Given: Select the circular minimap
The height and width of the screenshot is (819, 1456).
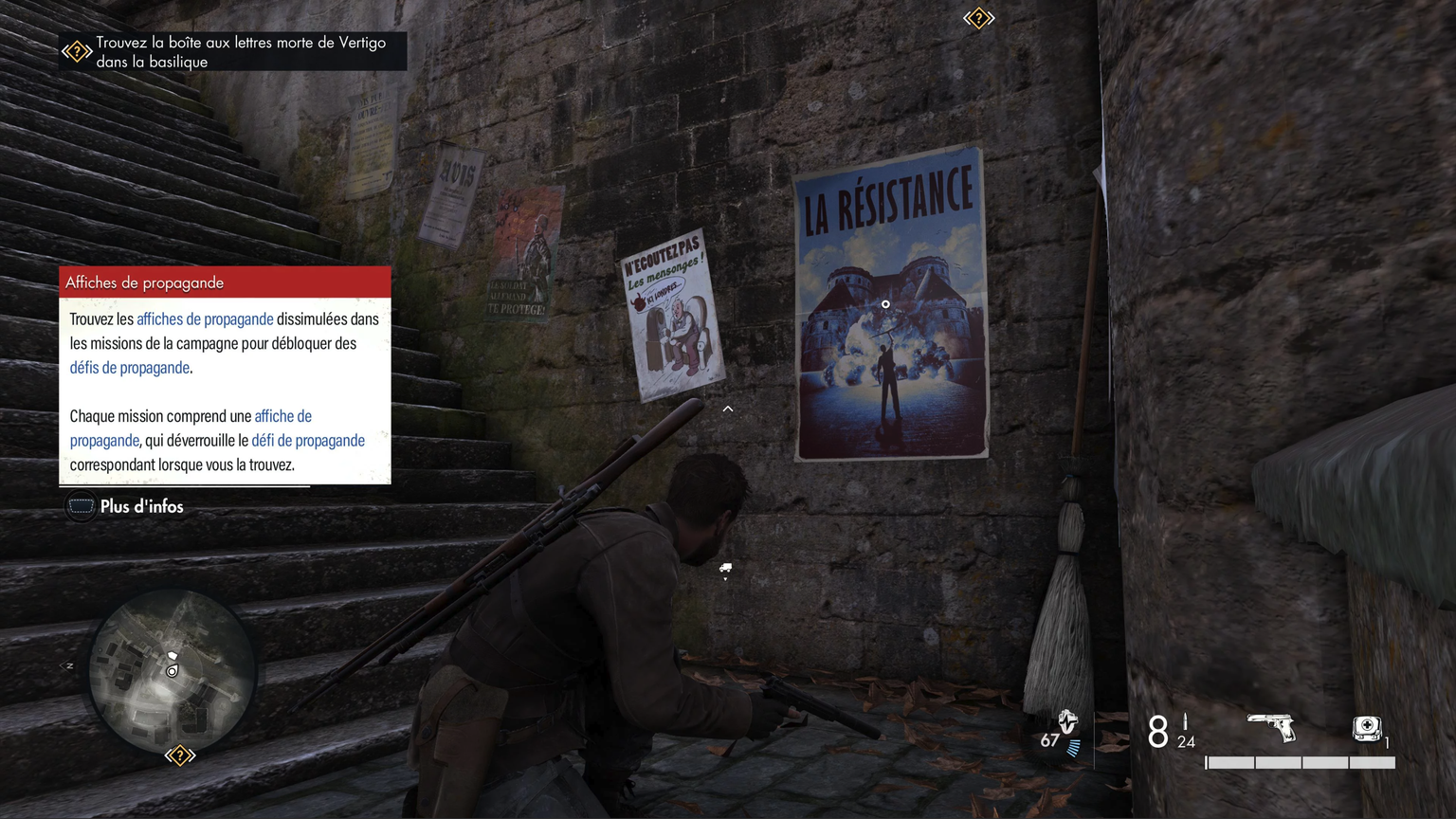Looking at the screenshot, I should tap(173, 671).
